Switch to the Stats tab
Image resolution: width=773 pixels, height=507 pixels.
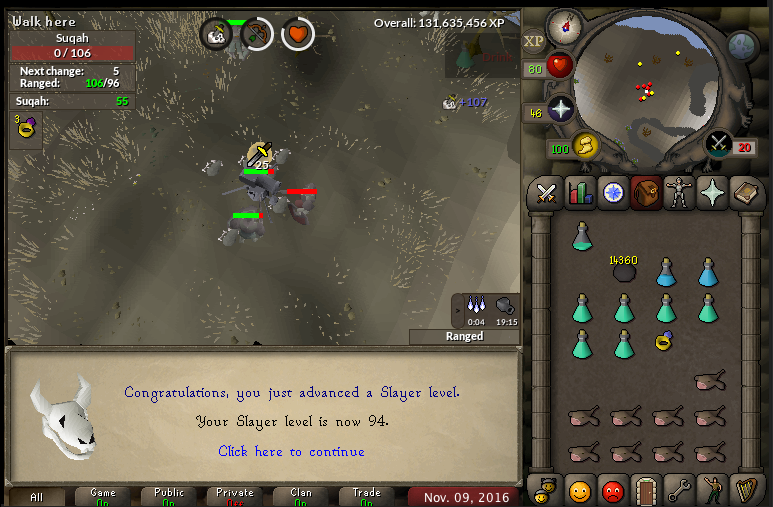[x=580, y=192]
